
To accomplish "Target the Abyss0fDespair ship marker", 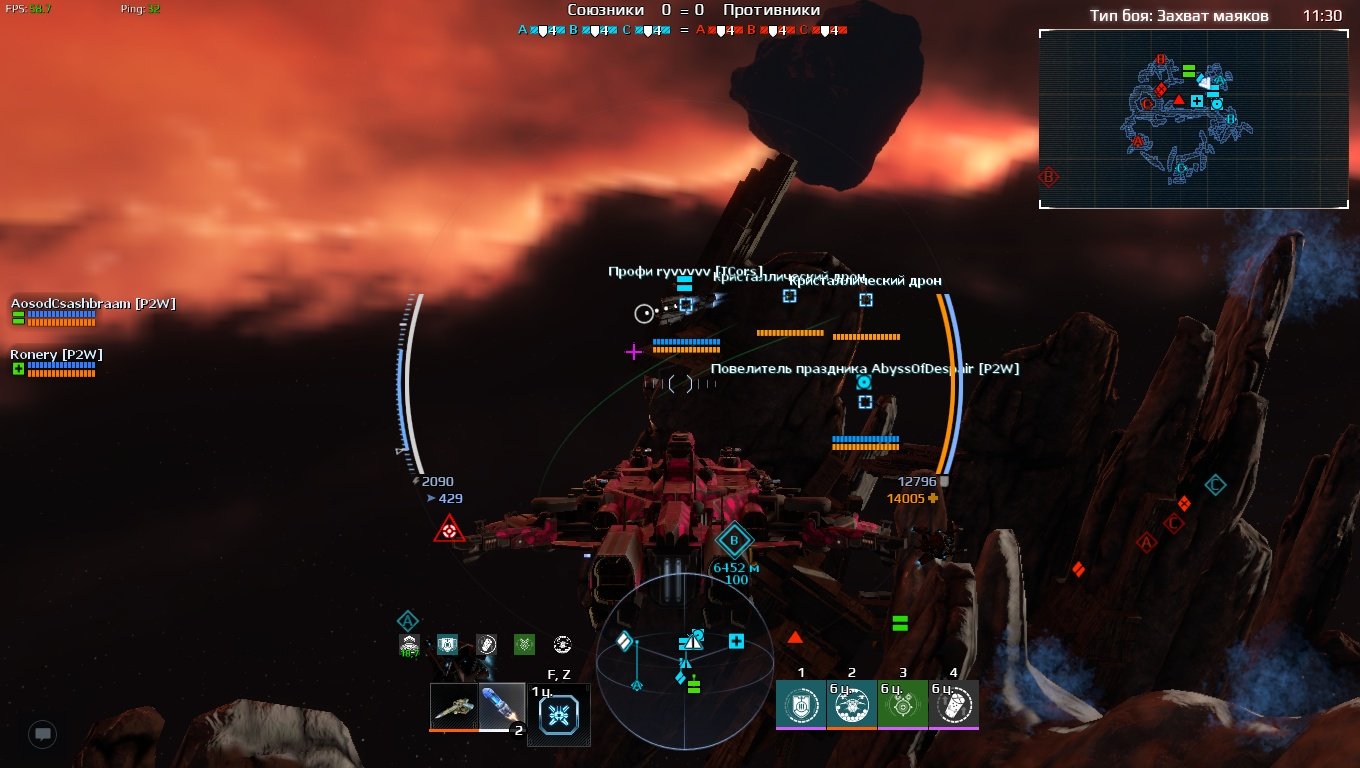I will (865, 401).
